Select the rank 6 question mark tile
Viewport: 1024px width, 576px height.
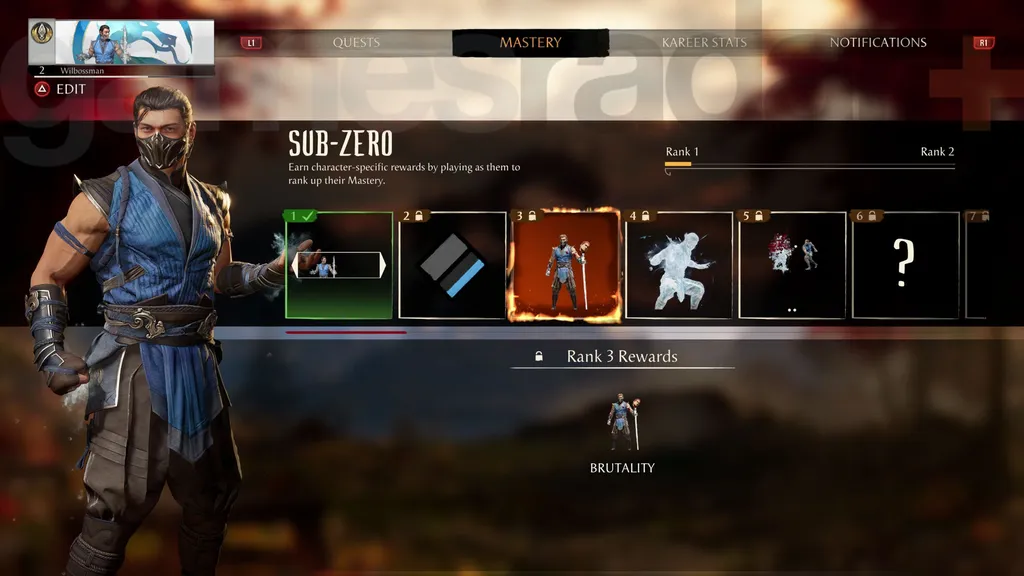click(905, 266)
